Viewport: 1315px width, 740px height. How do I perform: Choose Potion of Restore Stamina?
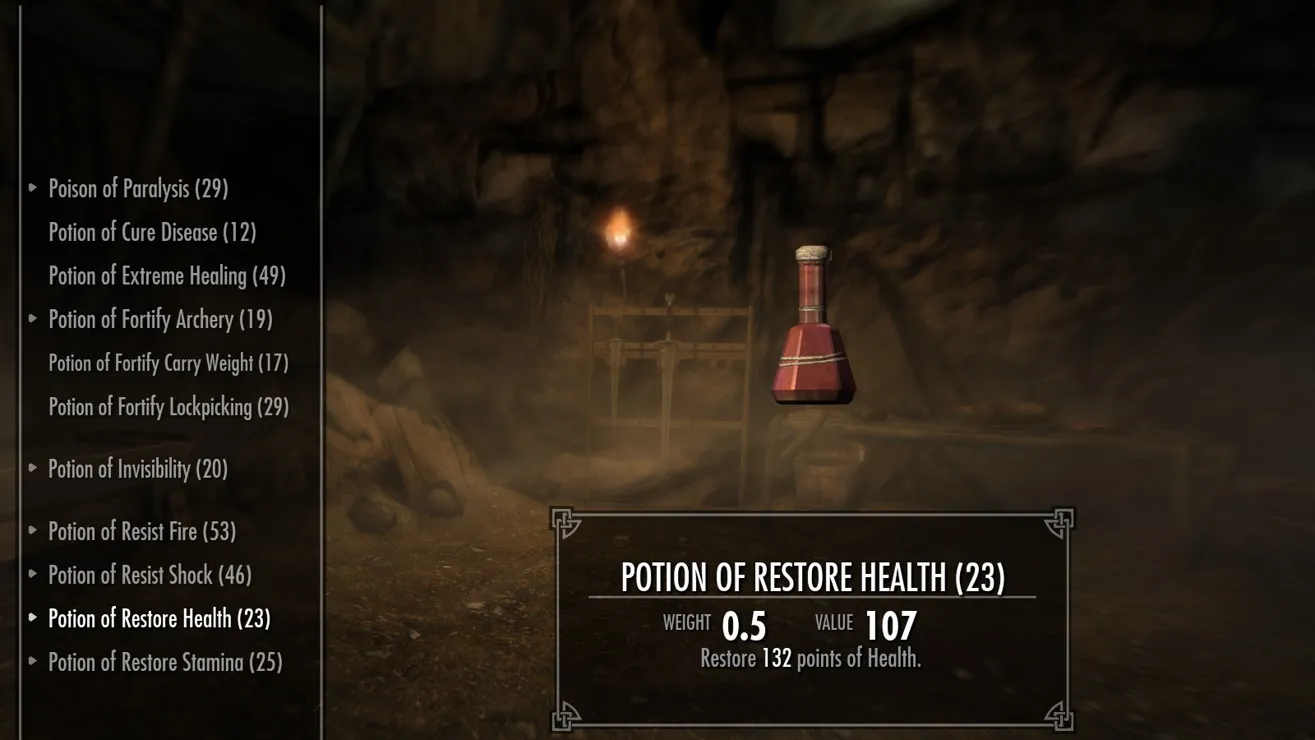(x=165, y=663)
